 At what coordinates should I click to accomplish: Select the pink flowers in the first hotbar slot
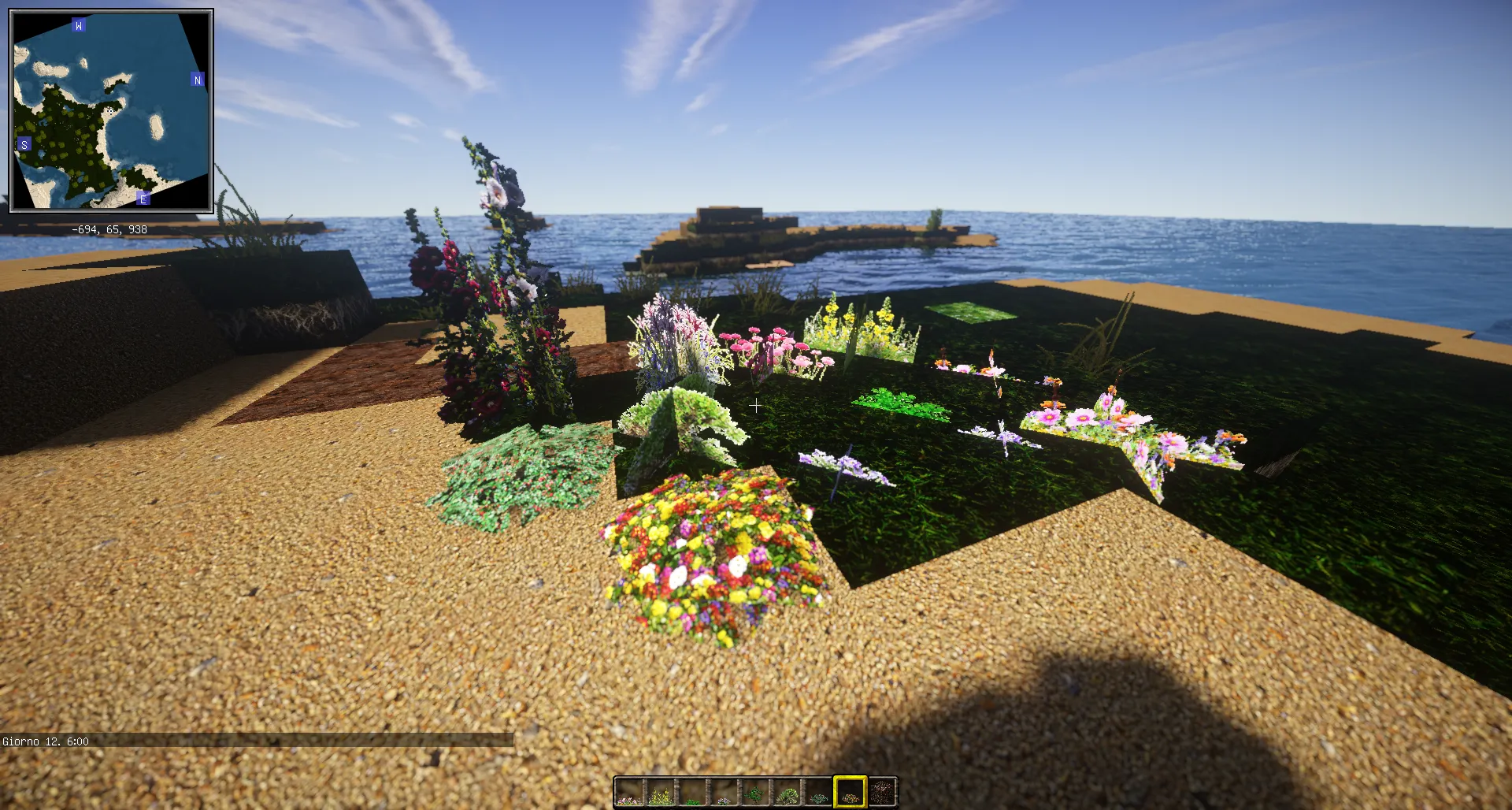628,793
